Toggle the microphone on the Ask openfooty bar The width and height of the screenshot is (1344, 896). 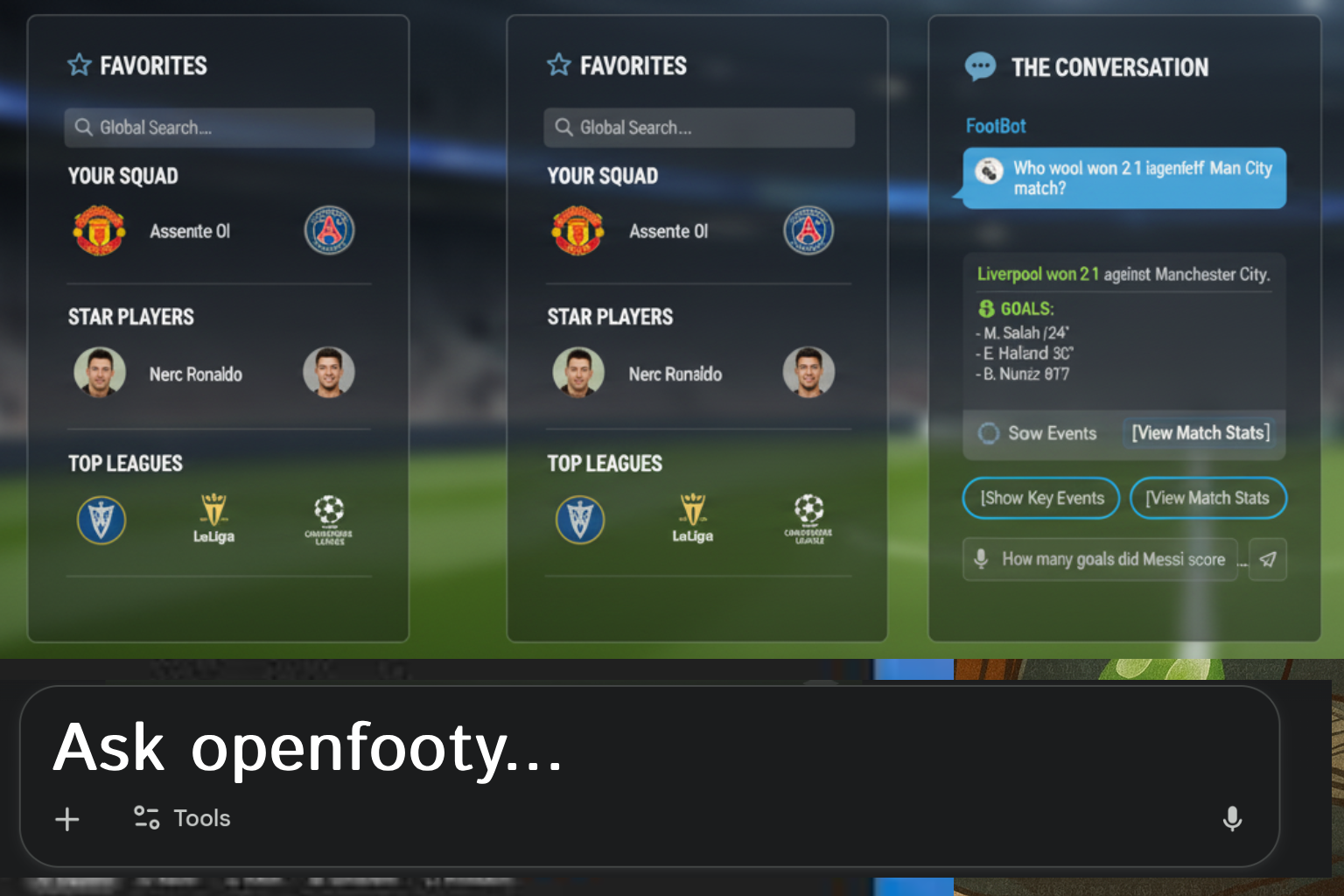1232,820
